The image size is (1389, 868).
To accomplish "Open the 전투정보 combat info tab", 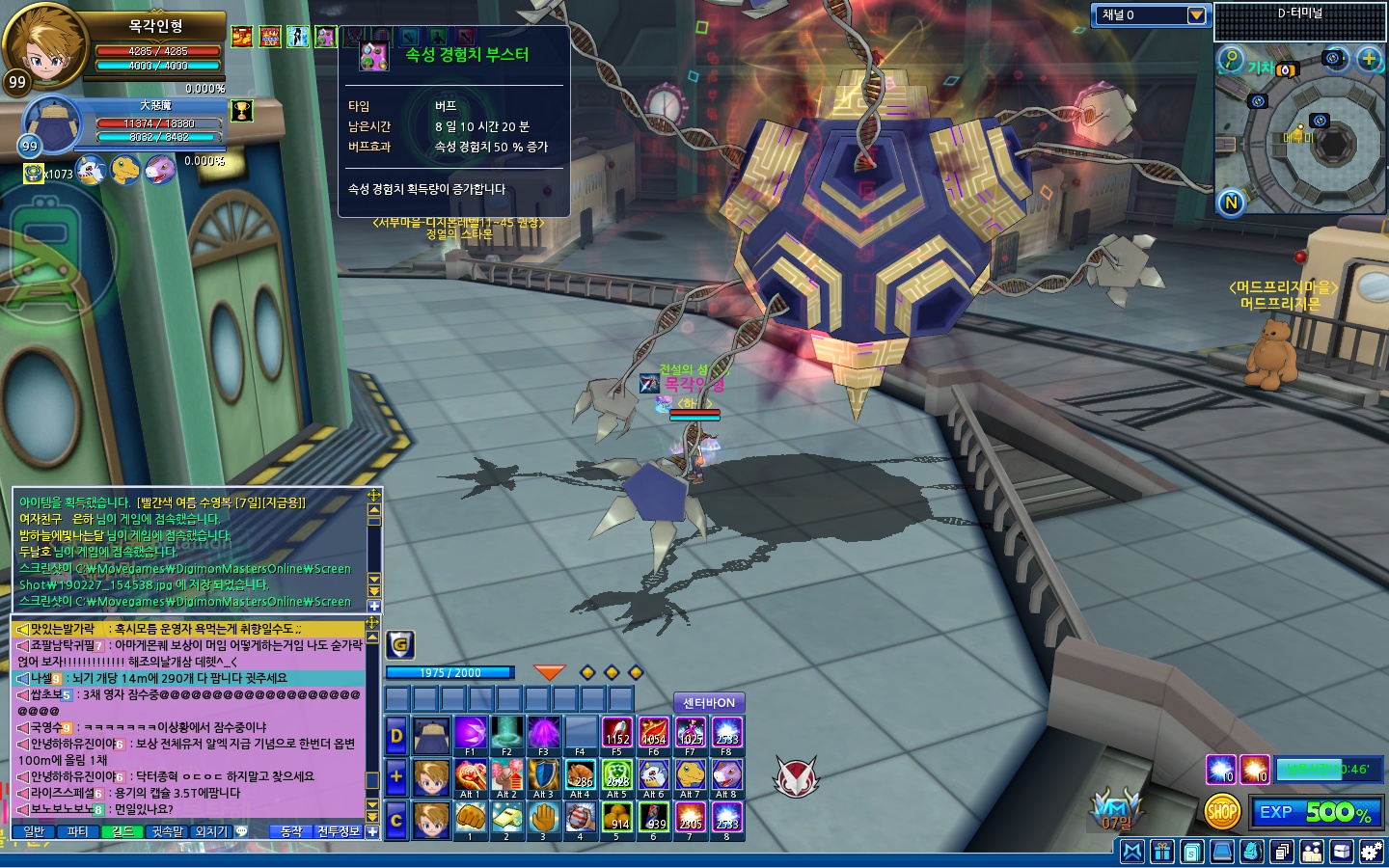I will pos(338,831).
